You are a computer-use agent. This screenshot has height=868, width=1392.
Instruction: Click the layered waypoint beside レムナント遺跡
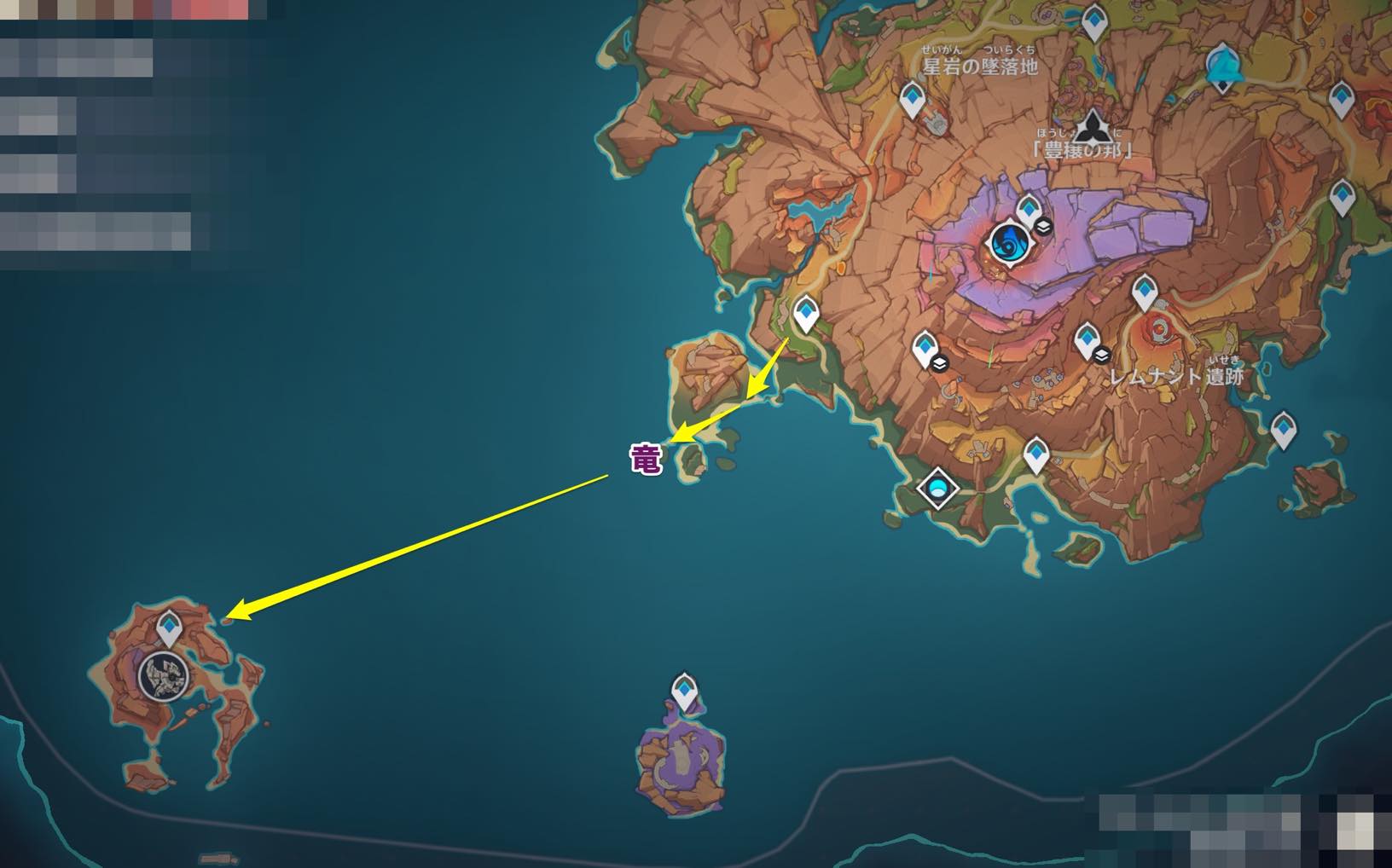[x=1087, y=341]
